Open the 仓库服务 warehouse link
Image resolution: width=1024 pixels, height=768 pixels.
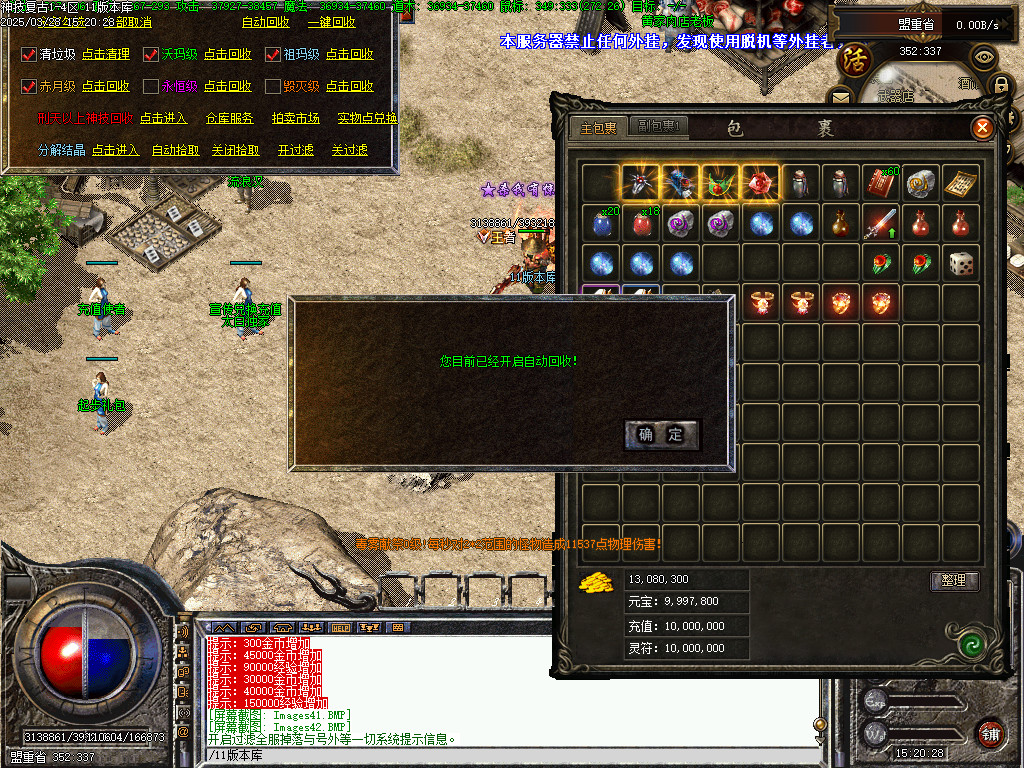(230, 118)
